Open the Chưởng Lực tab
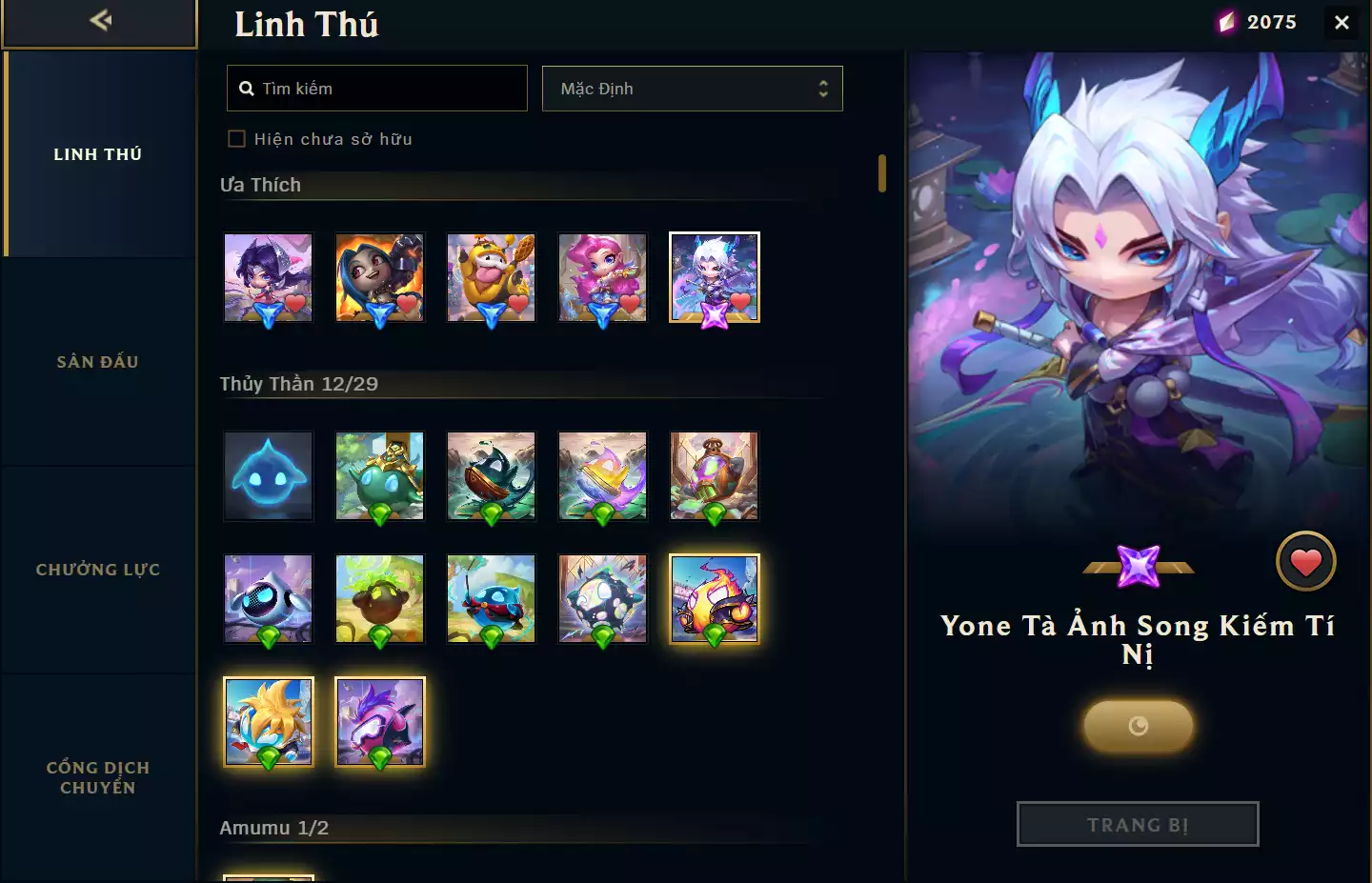Screen dimensions: 1372x883 tap(98, 570)
